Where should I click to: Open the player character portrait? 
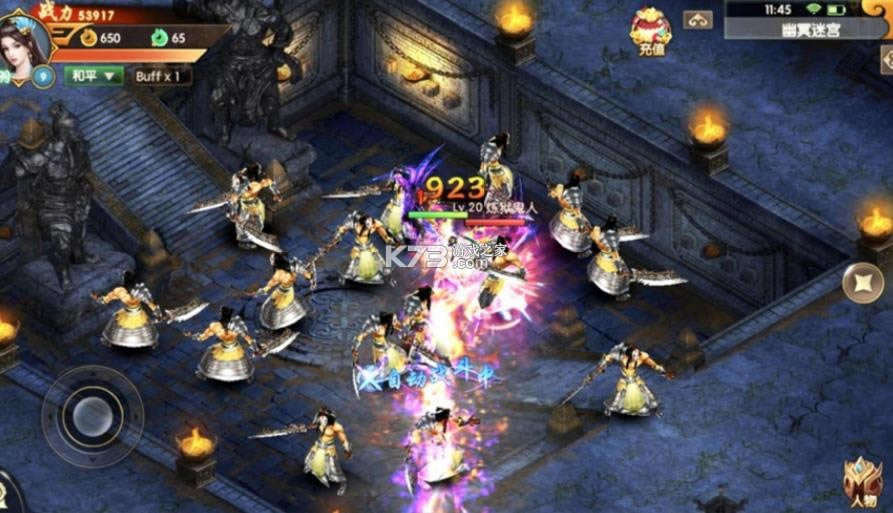[25, 38]
